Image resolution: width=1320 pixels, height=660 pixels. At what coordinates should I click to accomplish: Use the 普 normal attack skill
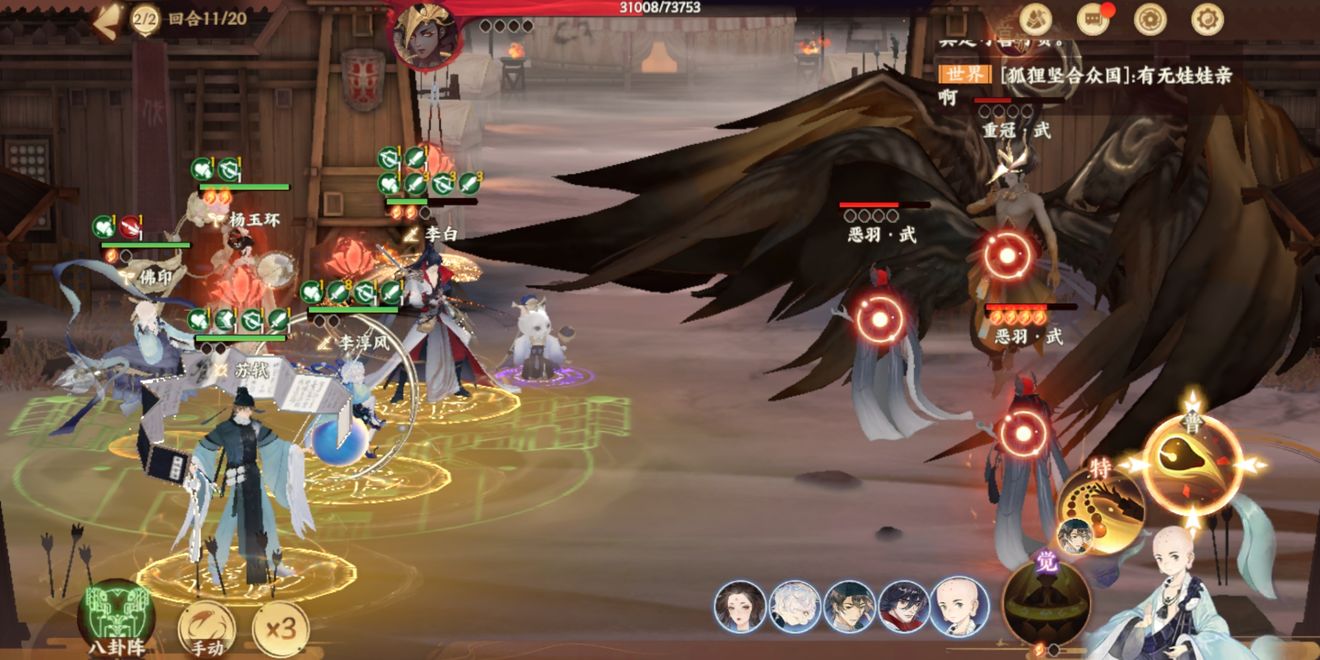[1192, 465]
